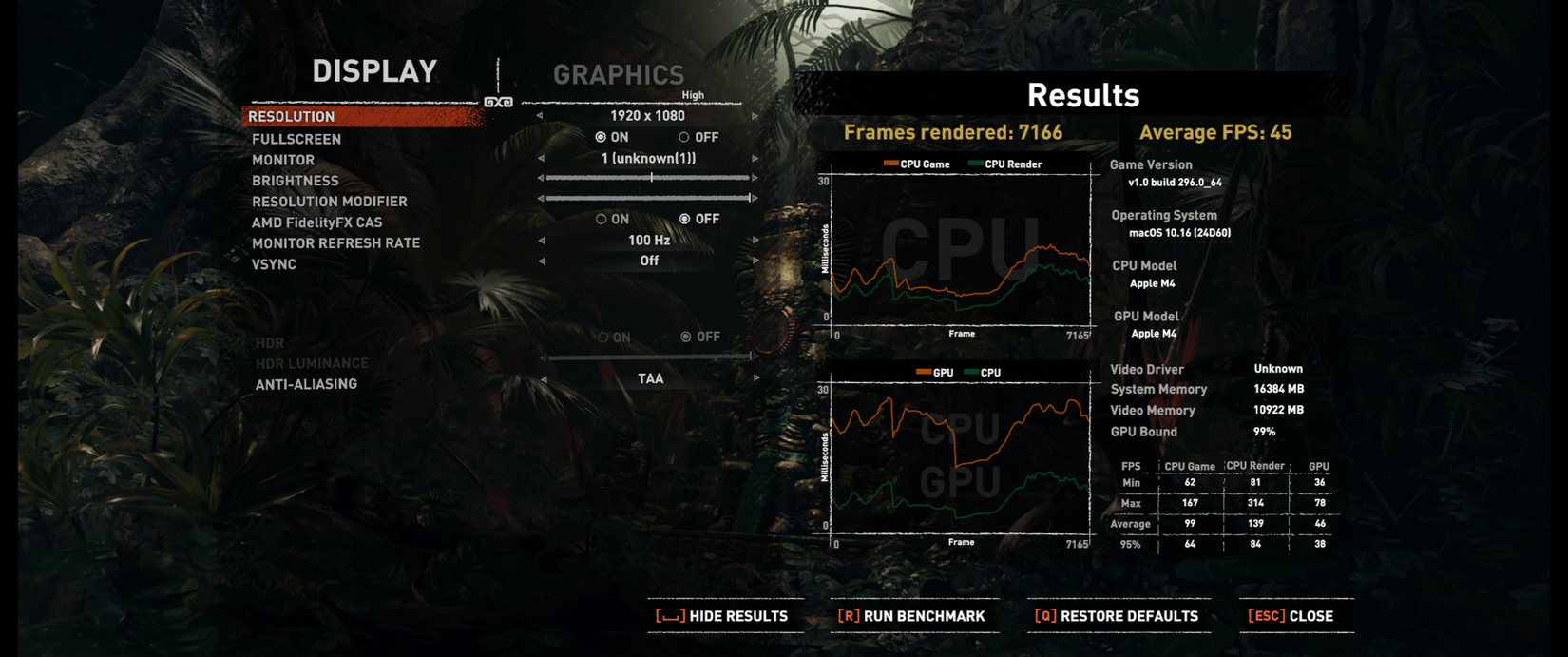
Task: Click the left arrow beside 100 Hz refresh rate
Action: pos(542,241)
